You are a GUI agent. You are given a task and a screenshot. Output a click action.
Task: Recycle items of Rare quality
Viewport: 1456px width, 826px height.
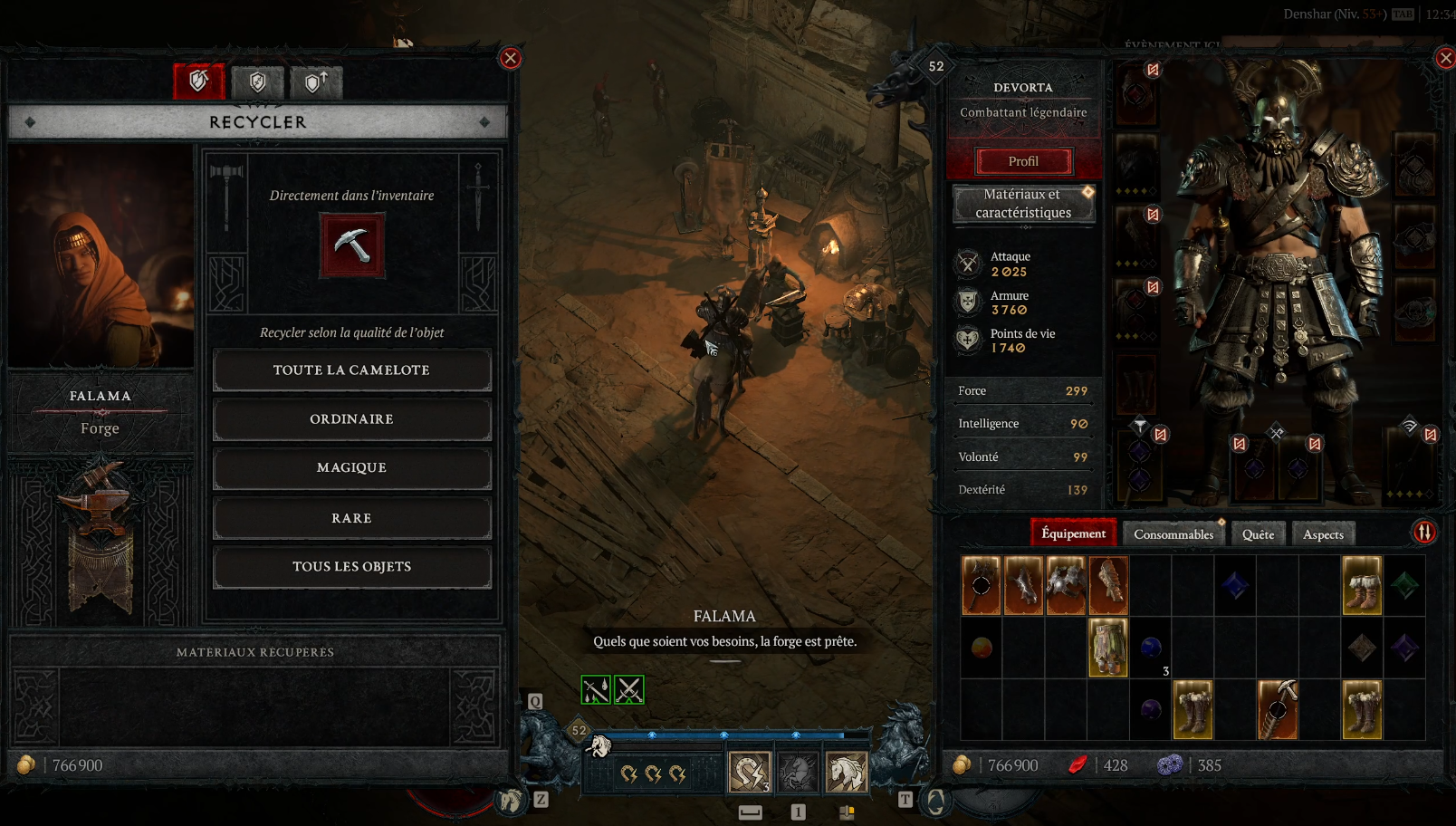[x=351, y=518]
